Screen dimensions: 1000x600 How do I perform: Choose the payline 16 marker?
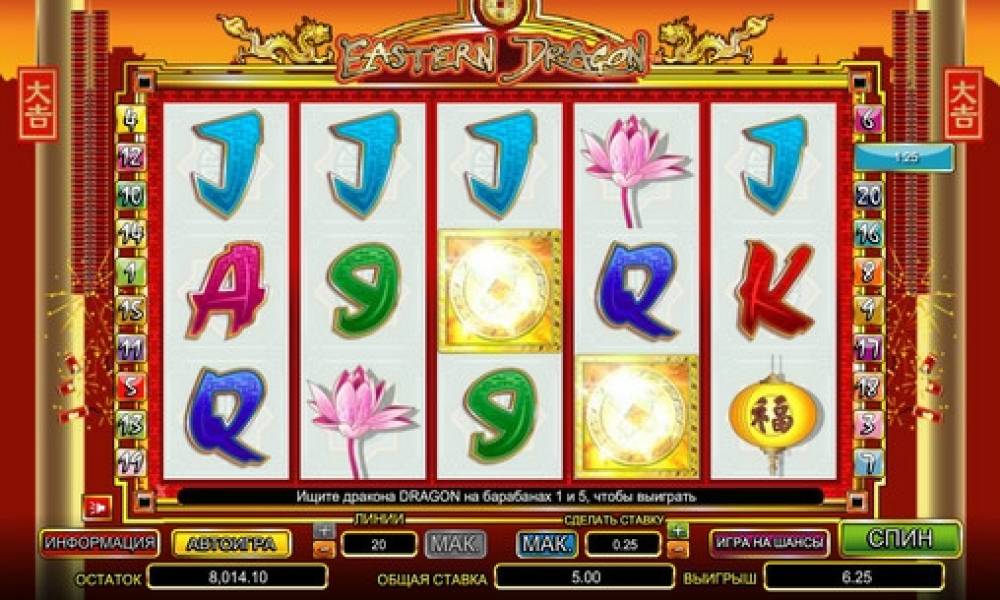click(868, 233)
